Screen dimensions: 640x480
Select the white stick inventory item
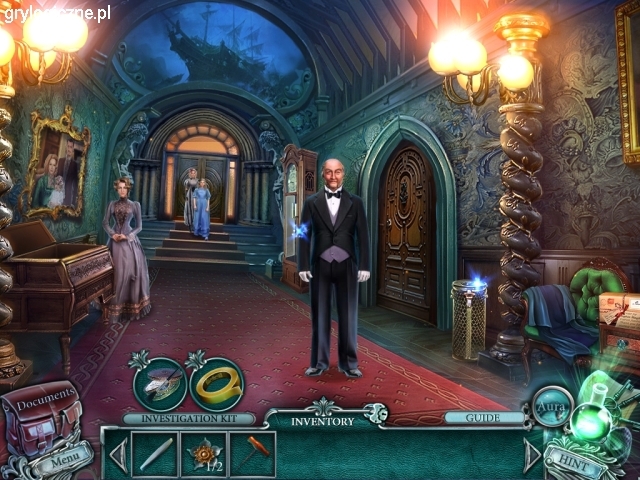[155, 454]
